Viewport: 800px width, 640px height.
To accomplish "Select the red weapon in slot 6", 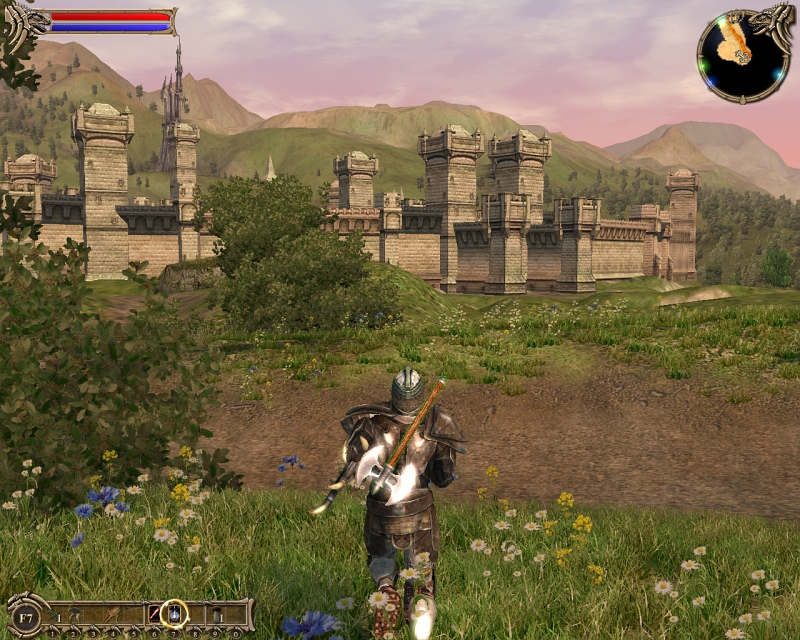I will click(155, 613).
